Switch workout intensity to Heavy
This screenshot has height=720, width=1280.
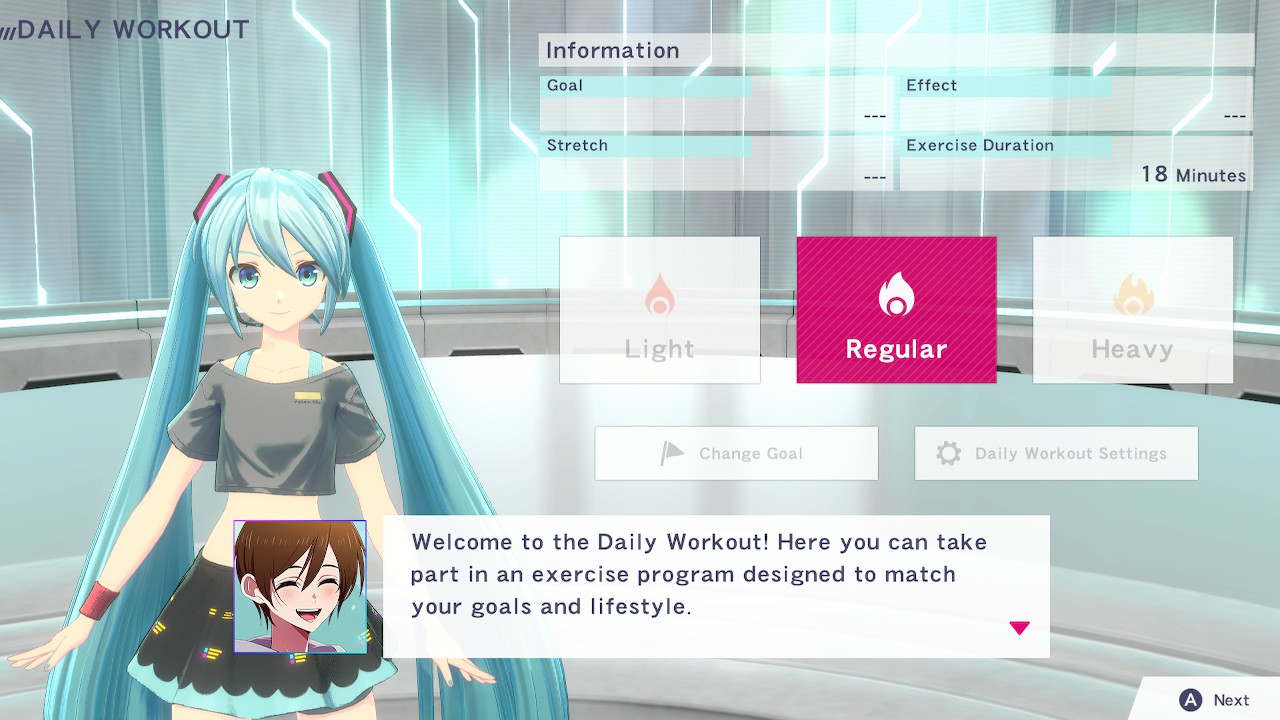click(x=1131, y=310)
